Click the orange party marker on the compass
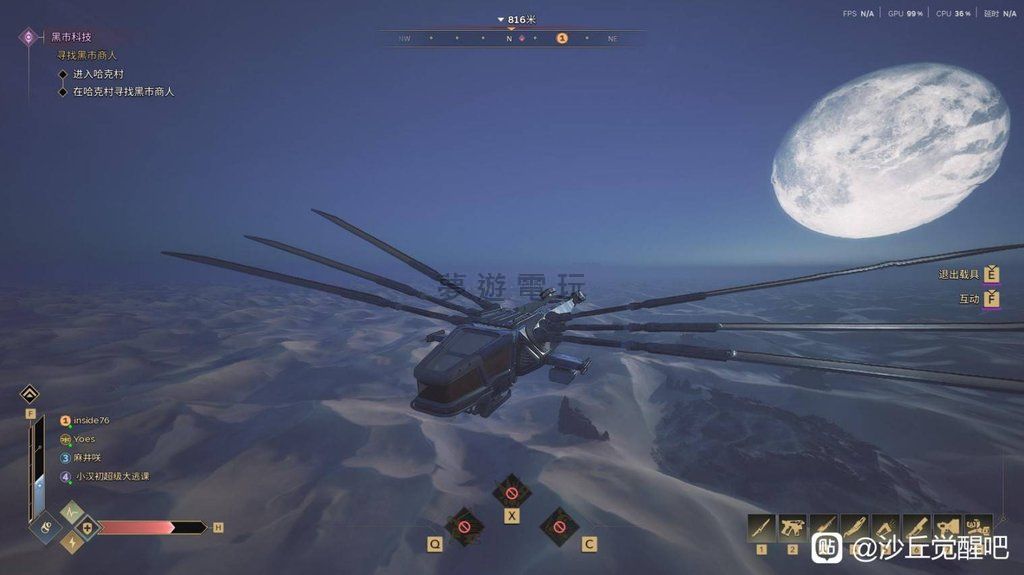 pyautogui.click(x=562, y=38)
